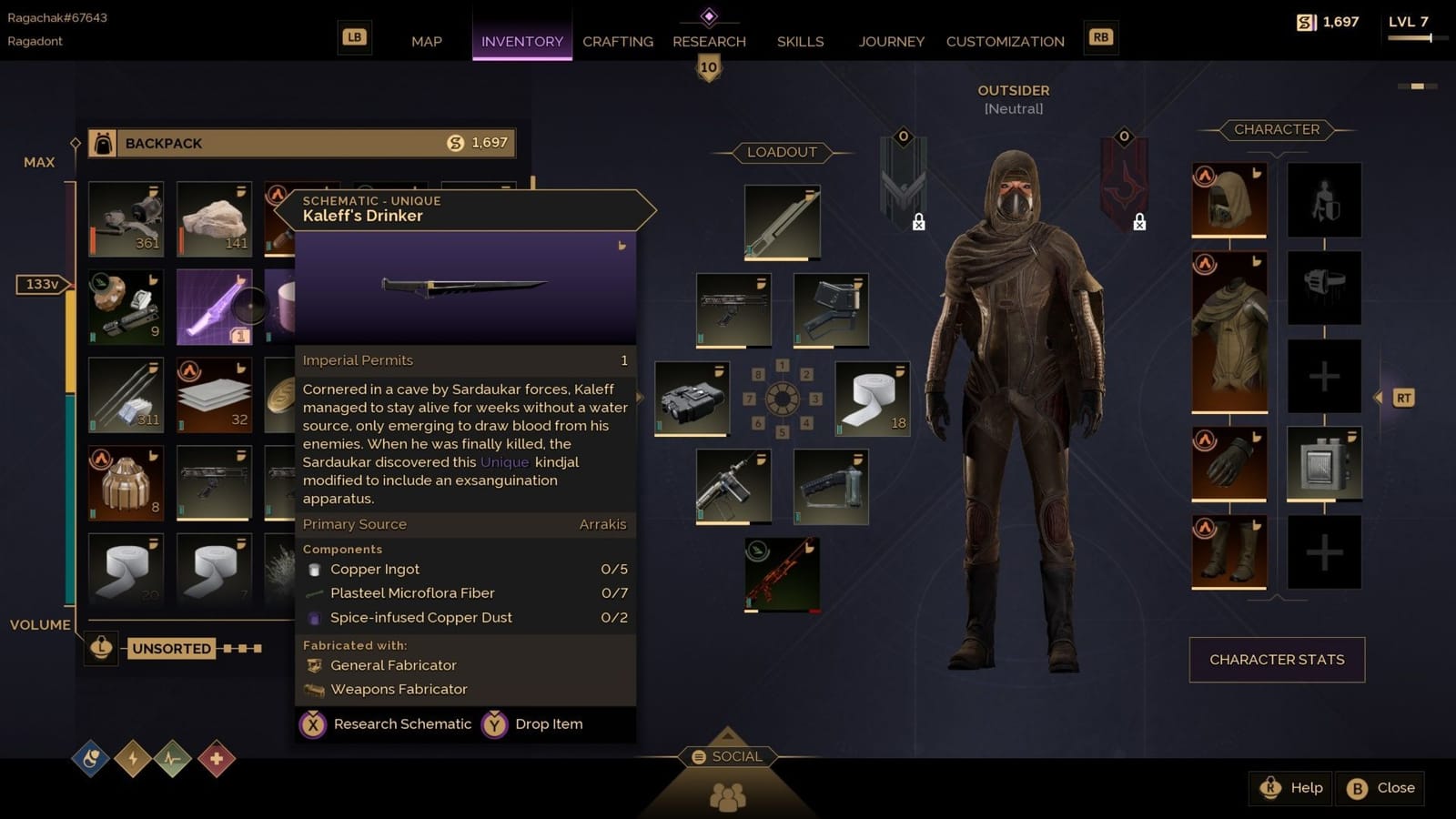This screenshot has width=1456, height=819.
Task: Select the equipped hood in the character panel
Action: (x=1228, y=200)
